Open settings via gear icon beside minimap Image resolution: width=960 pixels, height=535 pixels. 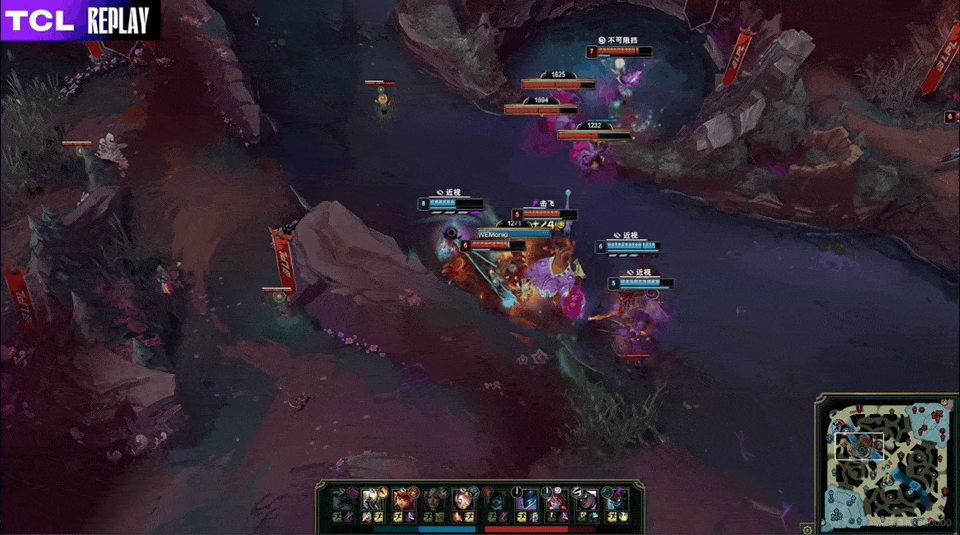807,528
